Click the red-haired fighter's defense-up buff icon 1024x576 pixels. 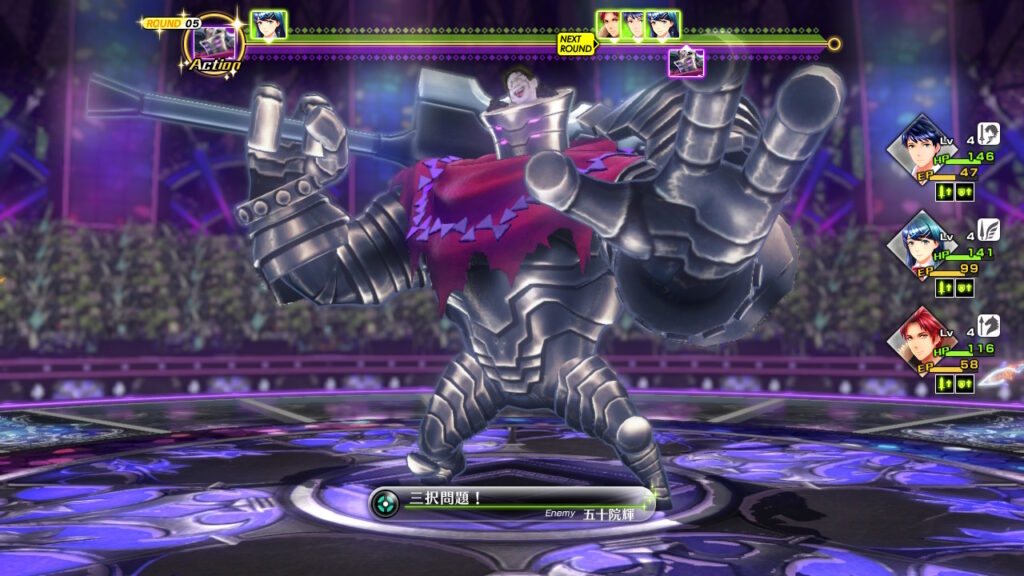point(964,384)
